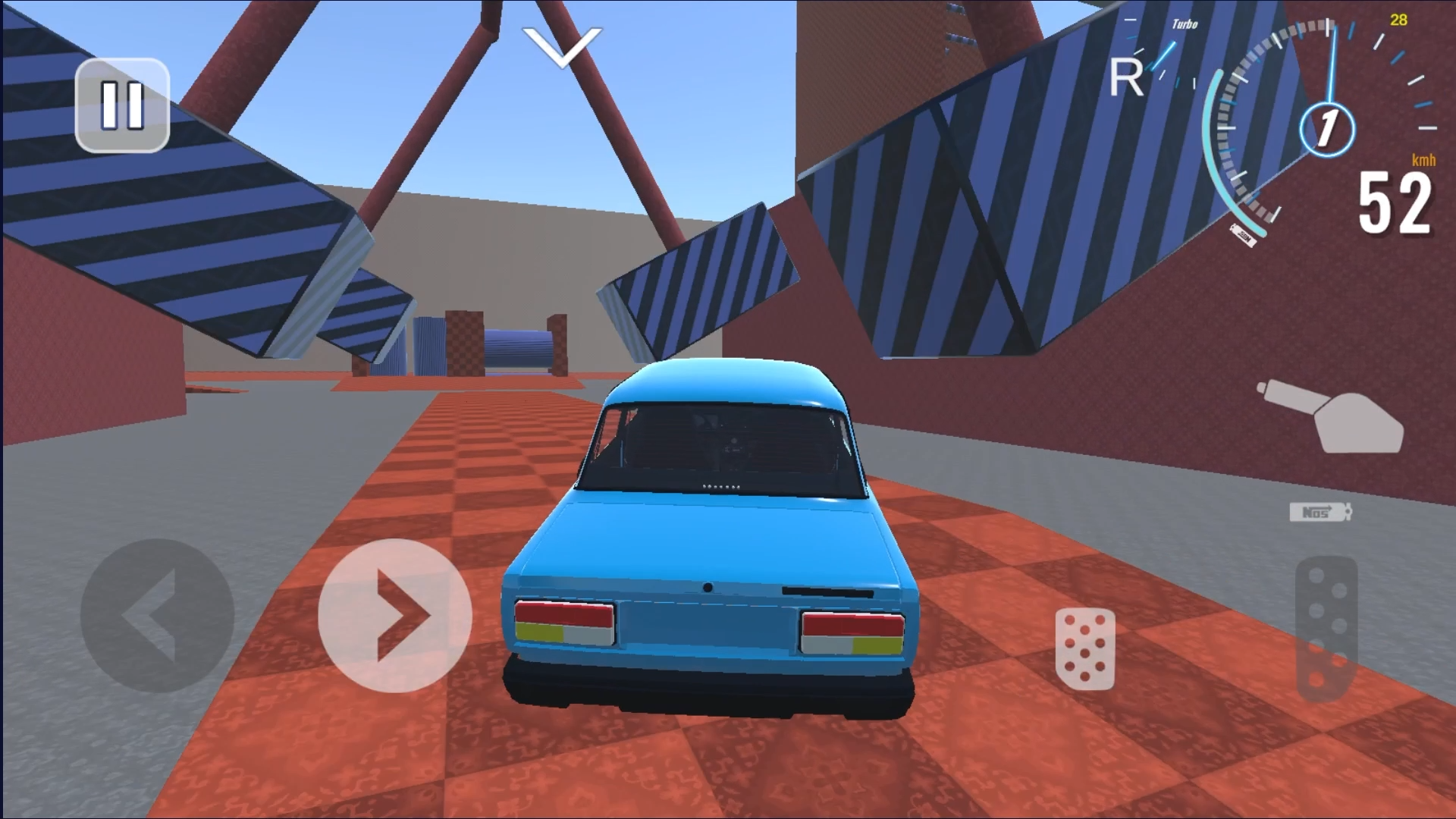This screenshot has height=819, width=1456.
Task: Click the yellow "28" counter top right
Action: [x=1398, y=20]
